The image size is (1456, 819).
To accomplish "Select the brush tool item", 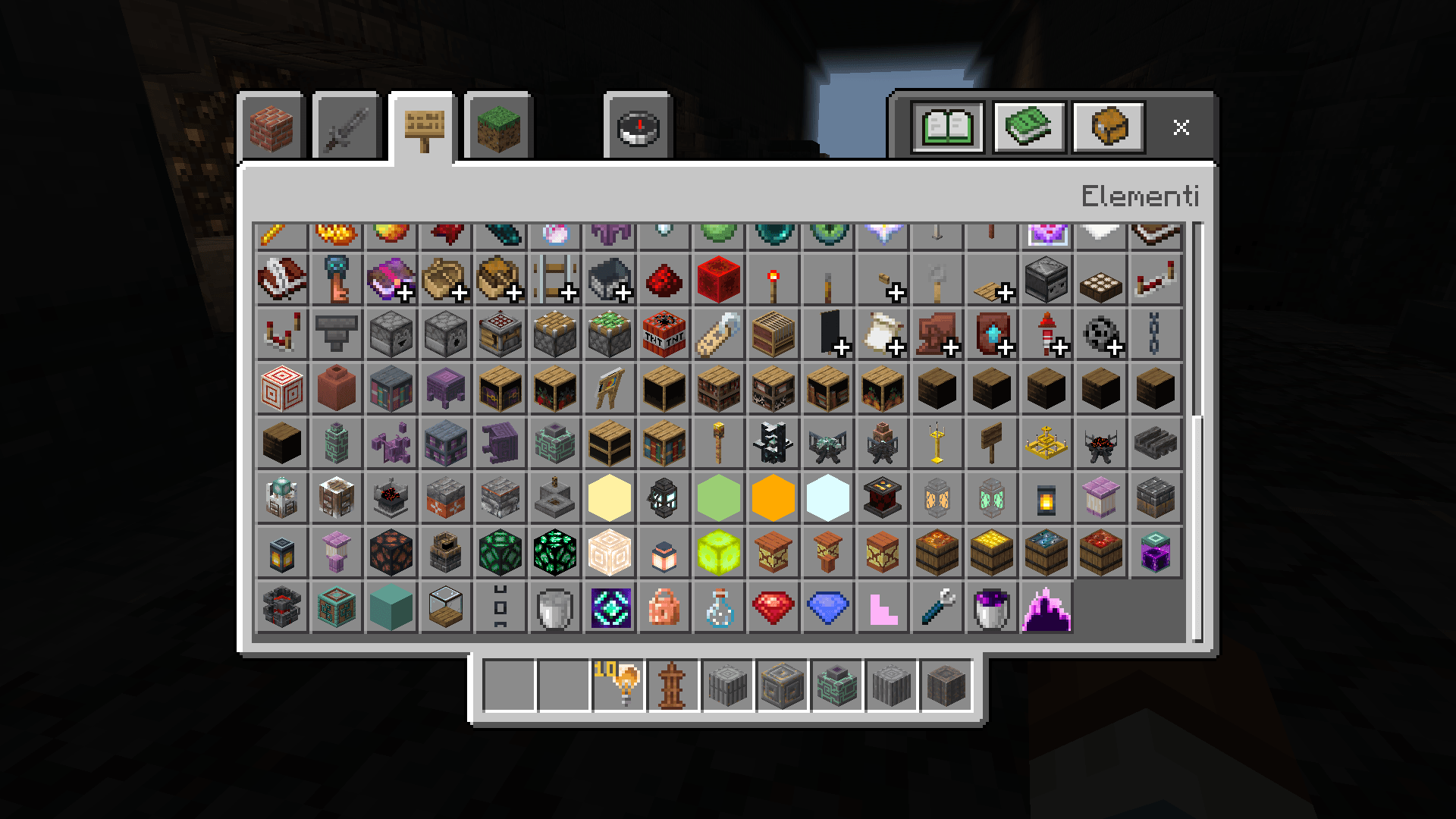I will click(937, 607).
